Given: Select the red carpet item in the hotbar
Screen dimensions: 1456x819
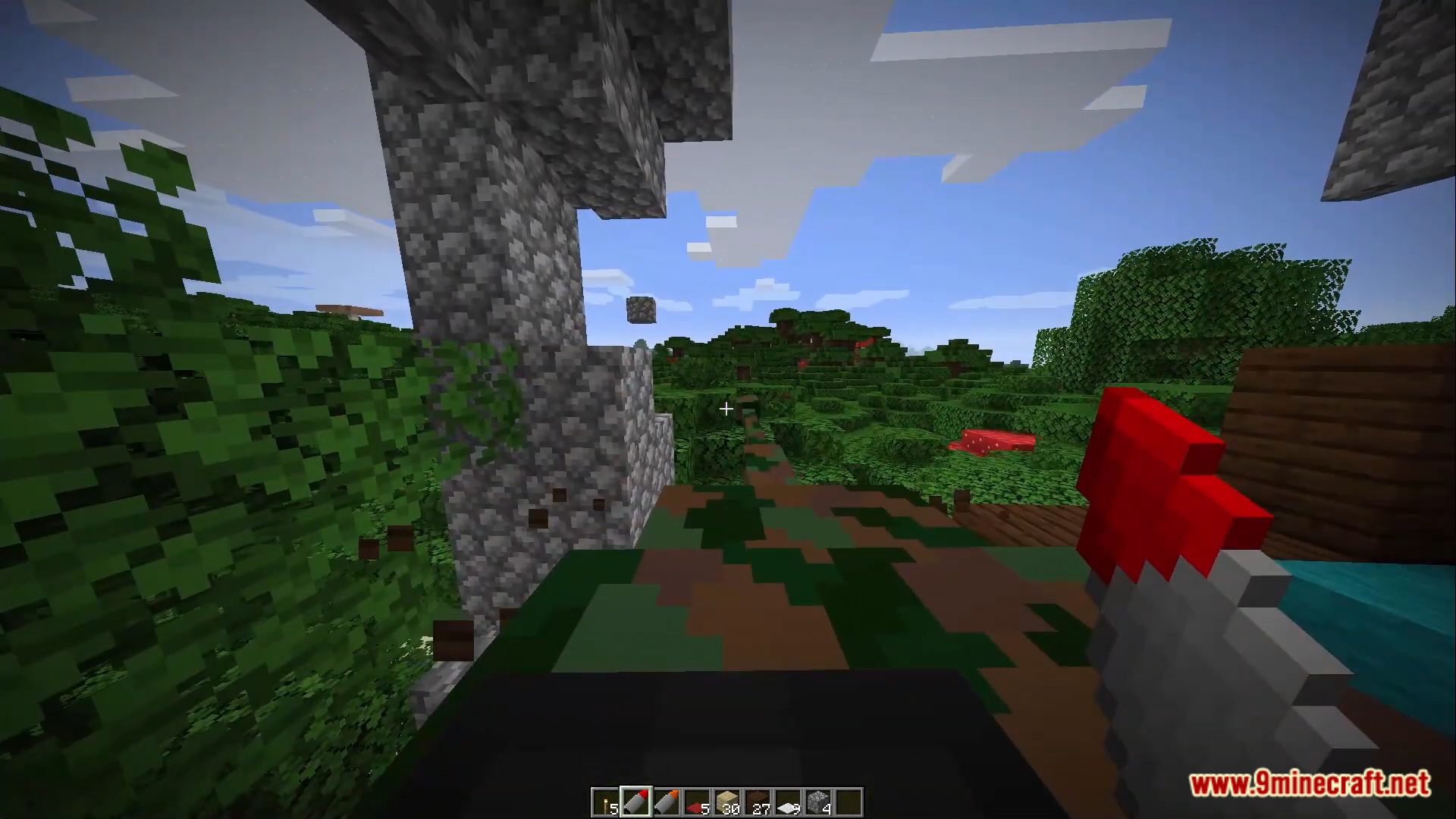Looking at the screenshot, I should coord(698,802).
